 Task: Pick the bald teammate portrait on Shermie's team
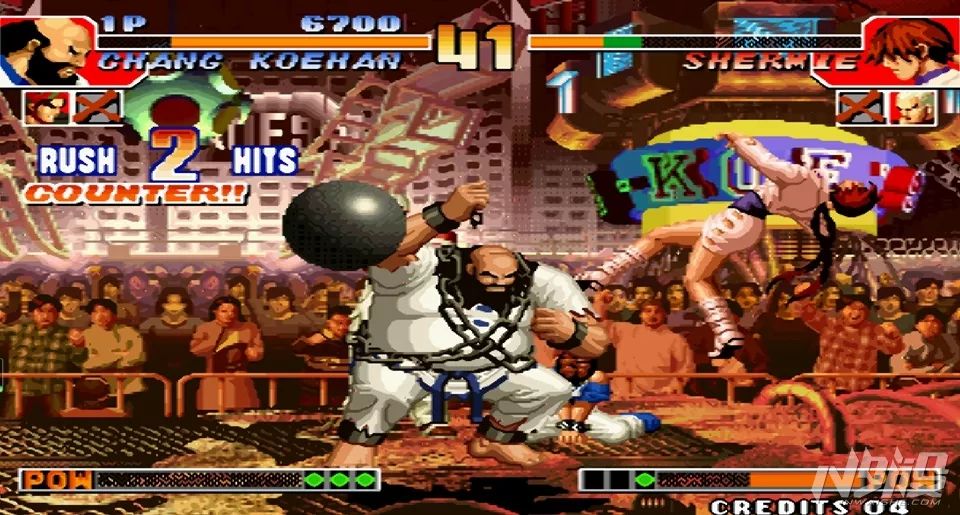coord(914,107)
